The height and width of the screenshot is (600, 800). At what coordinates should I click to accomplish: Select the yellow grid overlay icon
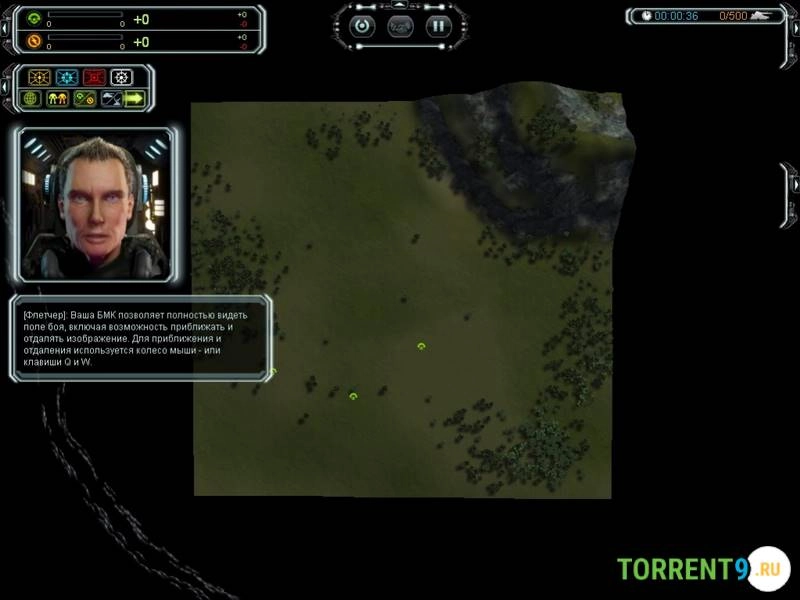point(40,77)
